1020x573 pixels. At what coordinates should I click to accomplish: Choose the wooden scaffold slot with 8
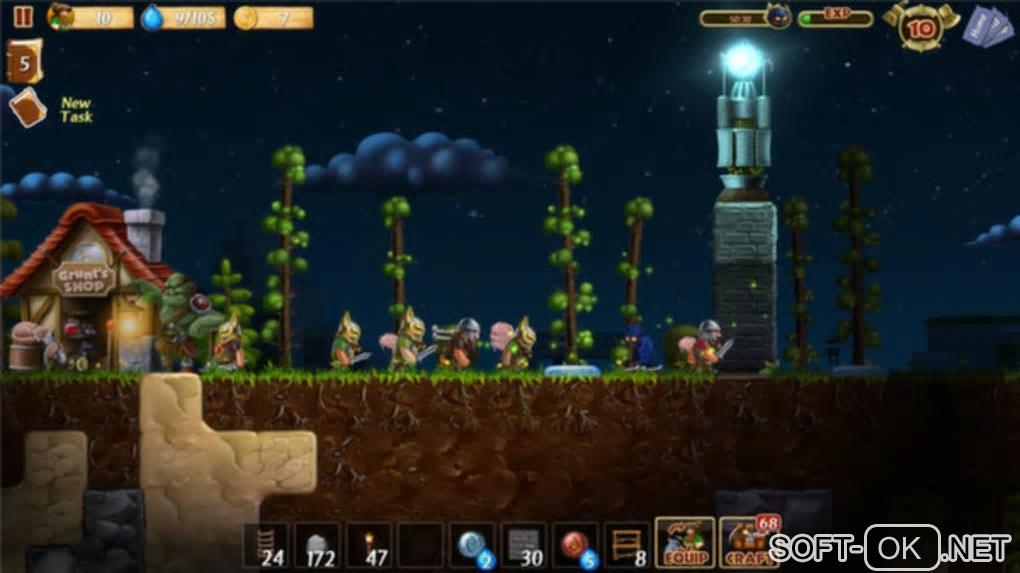click(x=628, y=545)
